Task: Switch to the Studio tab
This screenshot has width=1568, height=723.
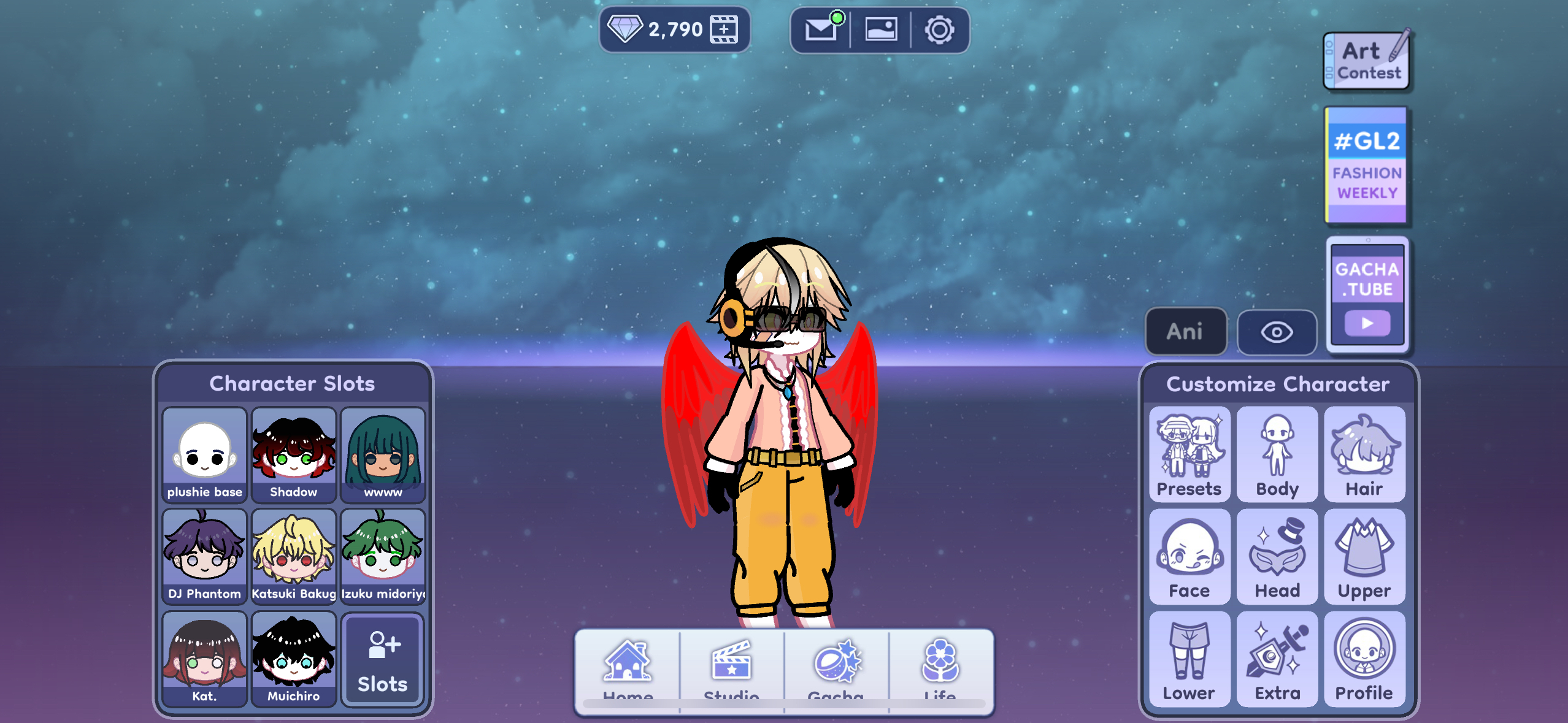Action: click(x=731, y=670)
